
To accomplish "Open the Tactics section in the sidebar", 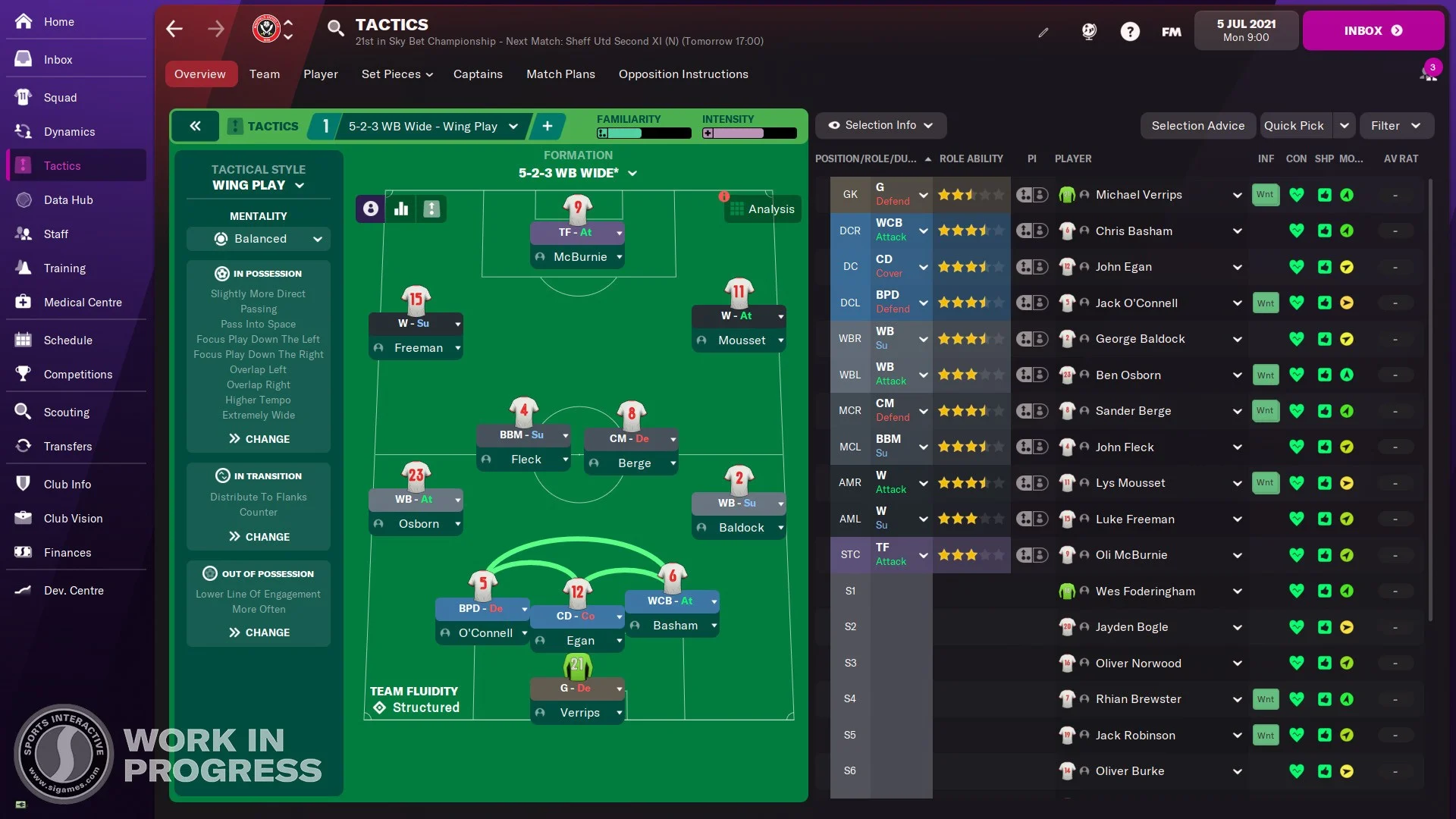I will [63, 165].
